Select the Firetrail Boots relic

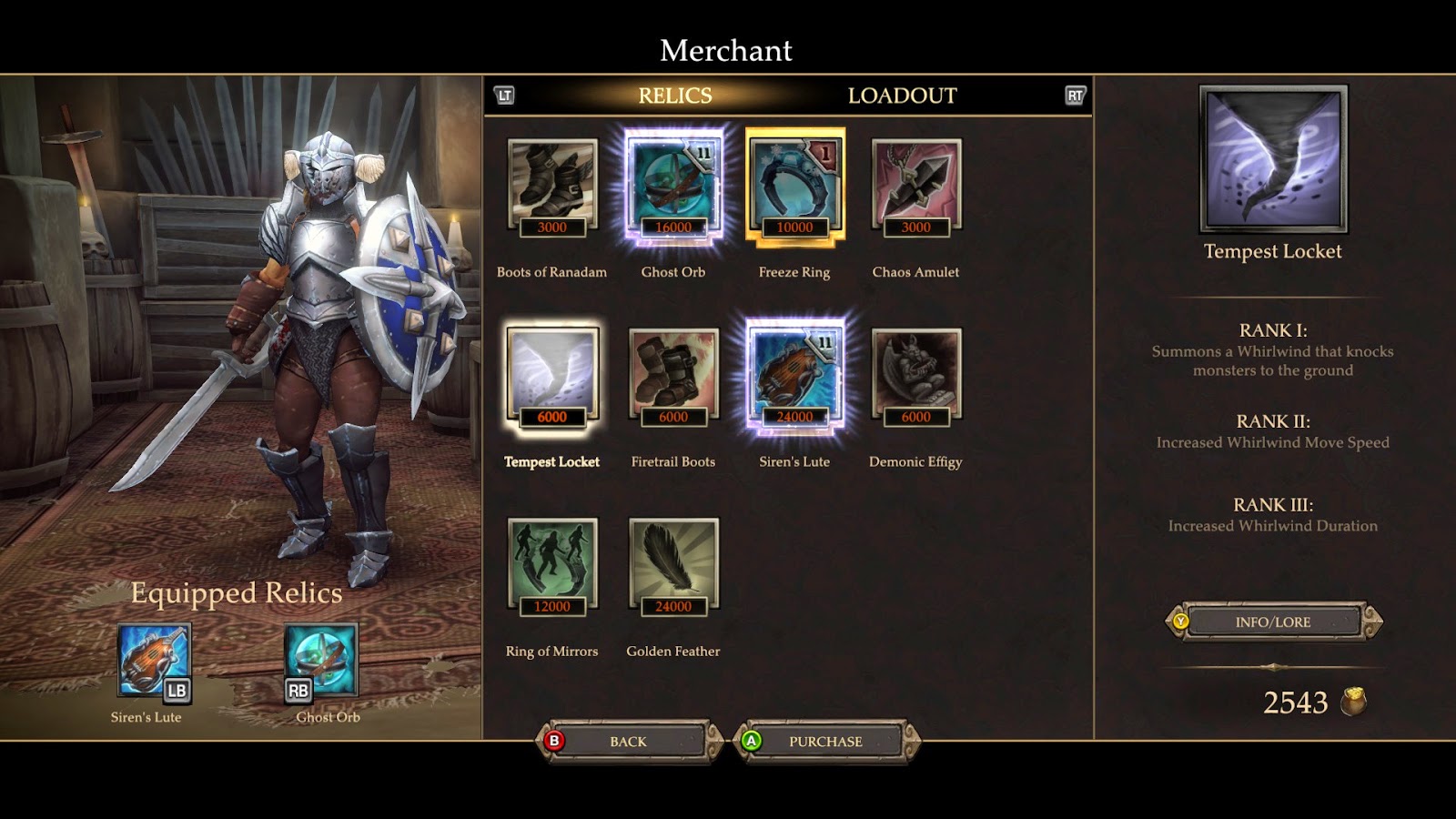[673, 378]
